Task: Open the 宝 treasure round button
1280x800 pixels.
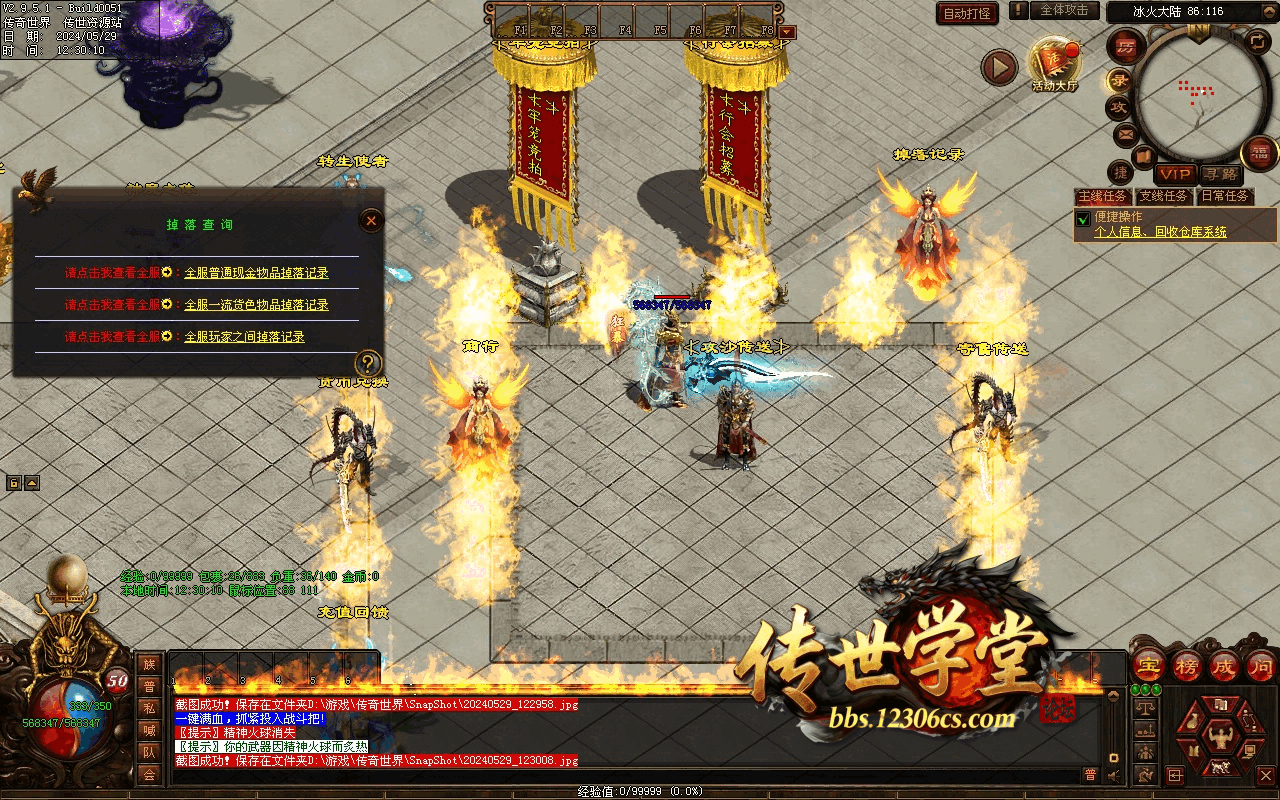Action: click(x=1148, y=665)
